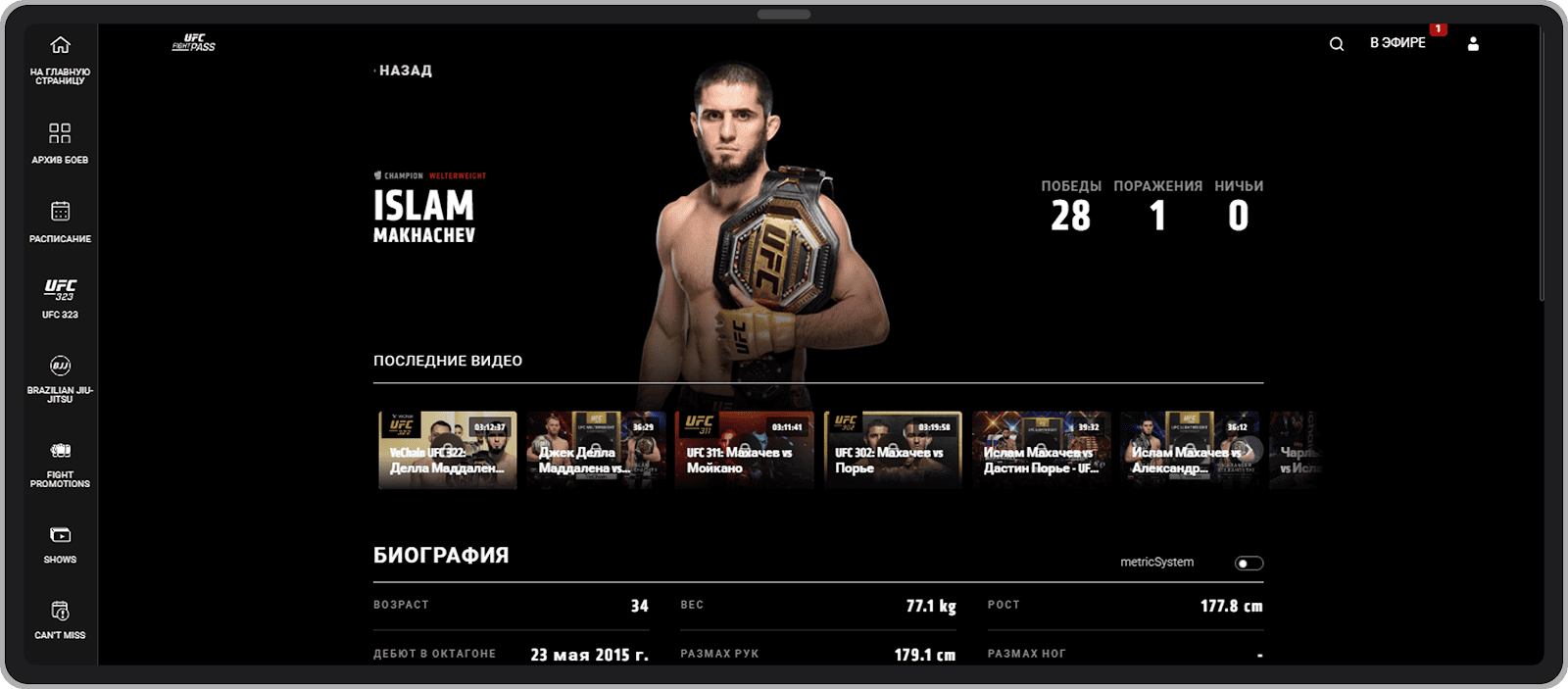This screenshot has height=689, width=1568.
Task: Open the fight archive section
Action: [60, 142]
